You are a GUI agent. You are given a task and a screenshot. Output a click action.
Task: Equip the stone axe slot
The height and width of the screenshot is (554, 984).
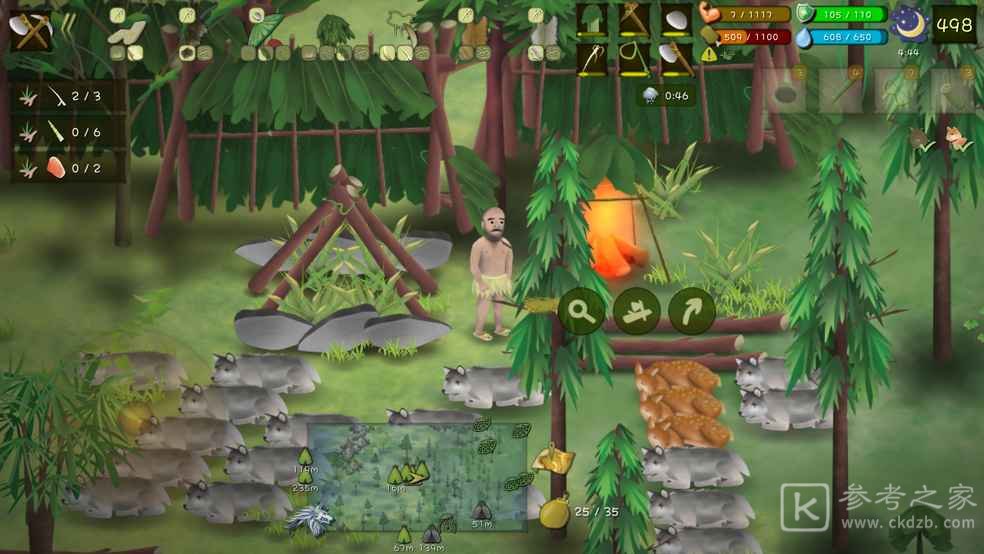(675, 57)
